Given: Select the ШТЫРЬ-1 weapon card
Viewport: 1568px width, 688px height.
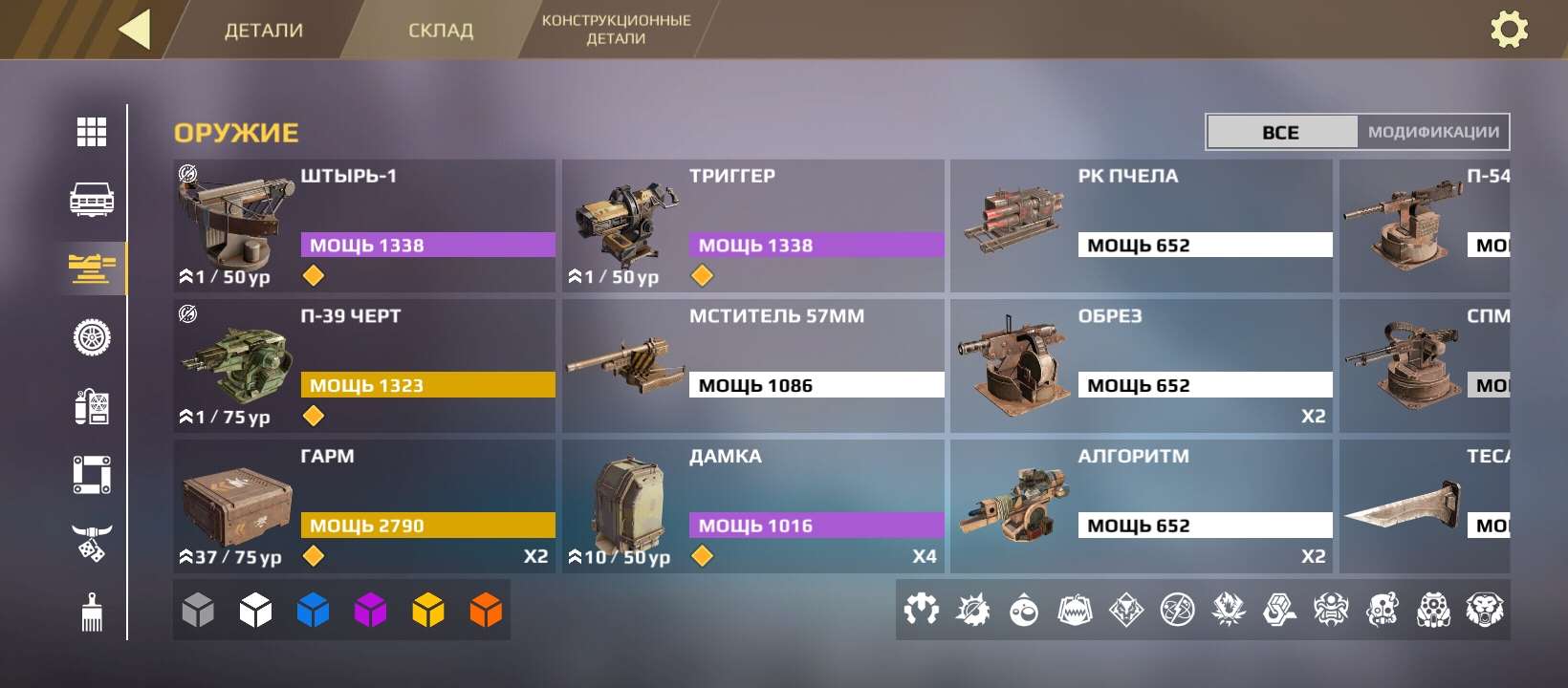Looking at the screenshot, I should [x=363, y=226].
